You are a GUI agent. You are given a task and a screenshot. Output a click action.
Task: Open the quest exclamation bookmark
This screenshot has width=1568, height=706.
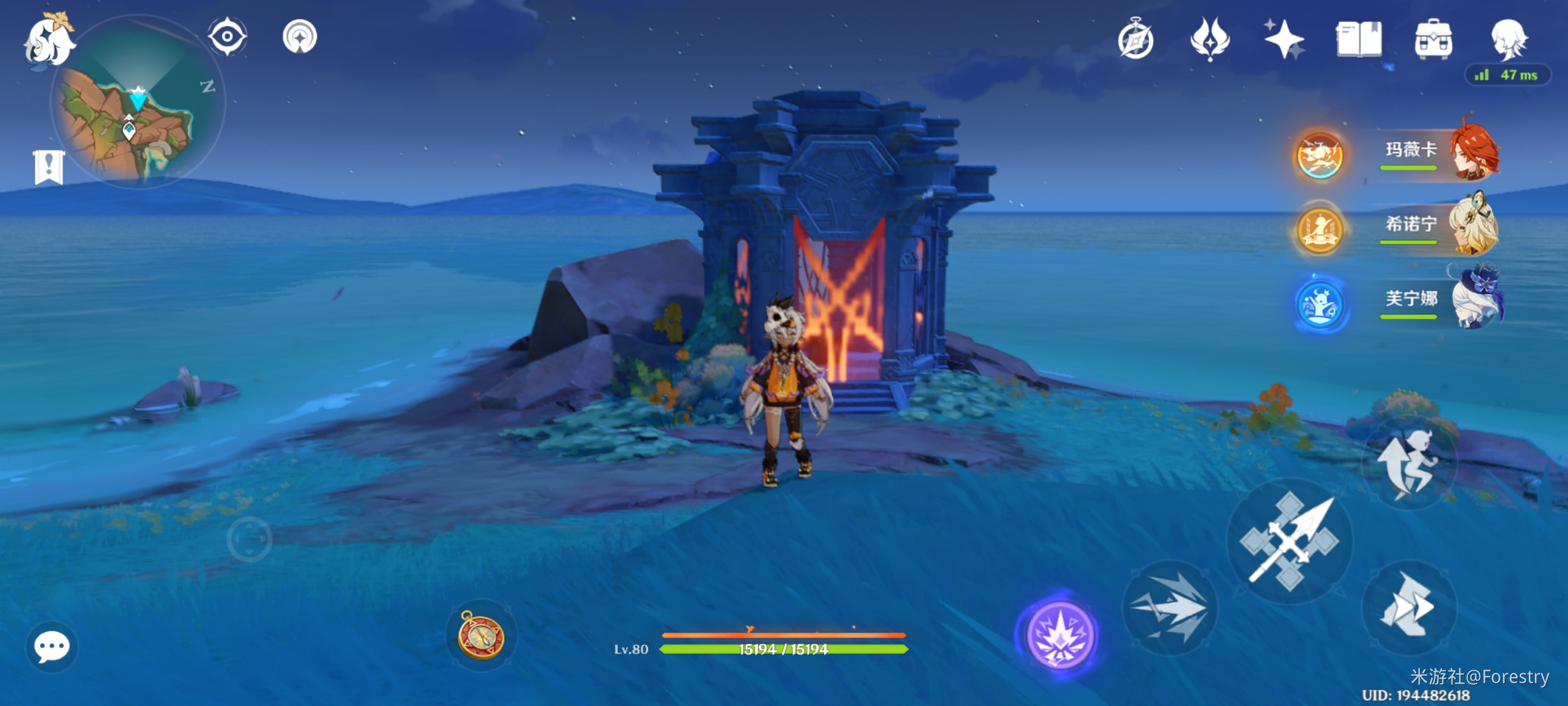[x=49, y=166]
